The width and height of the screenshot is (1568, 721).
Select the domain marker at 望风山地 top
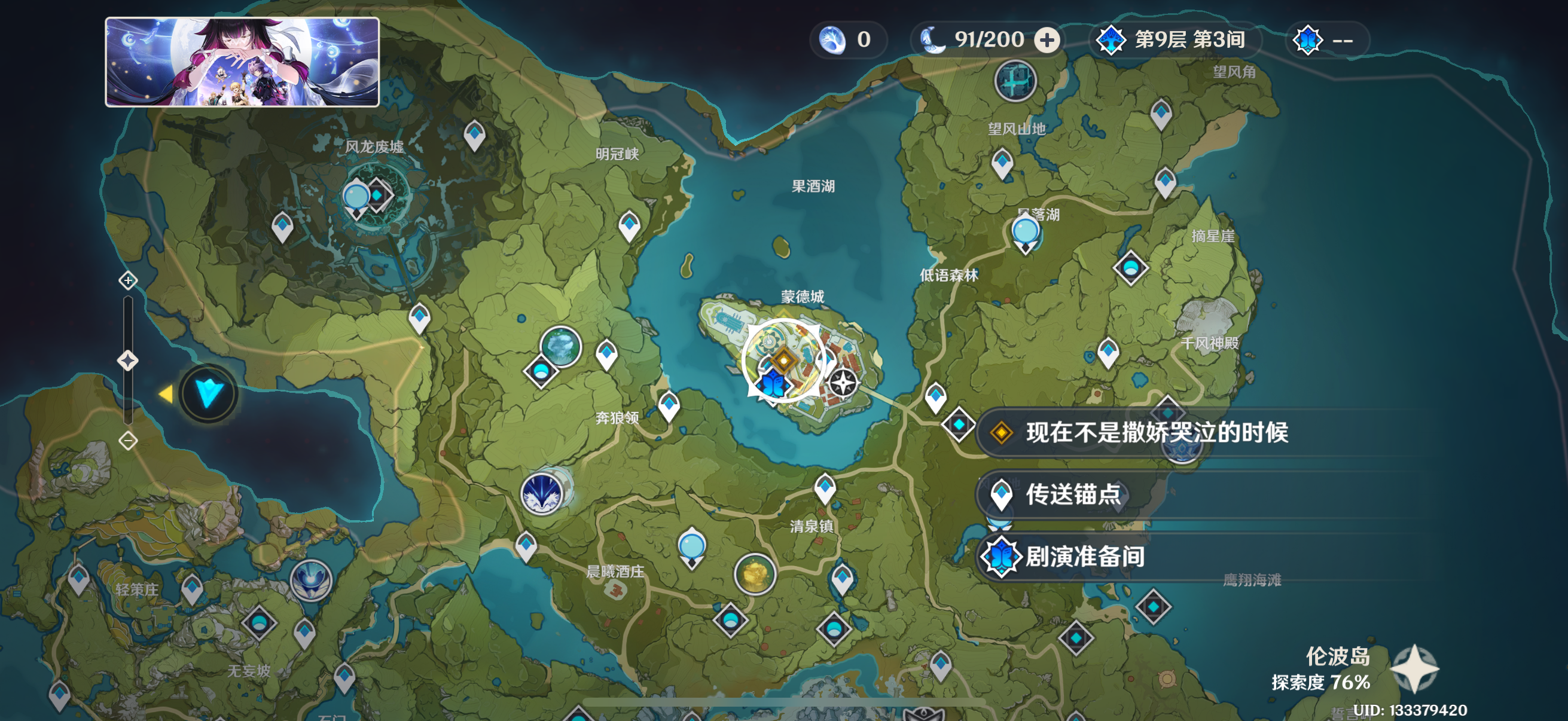point(1015,81)
